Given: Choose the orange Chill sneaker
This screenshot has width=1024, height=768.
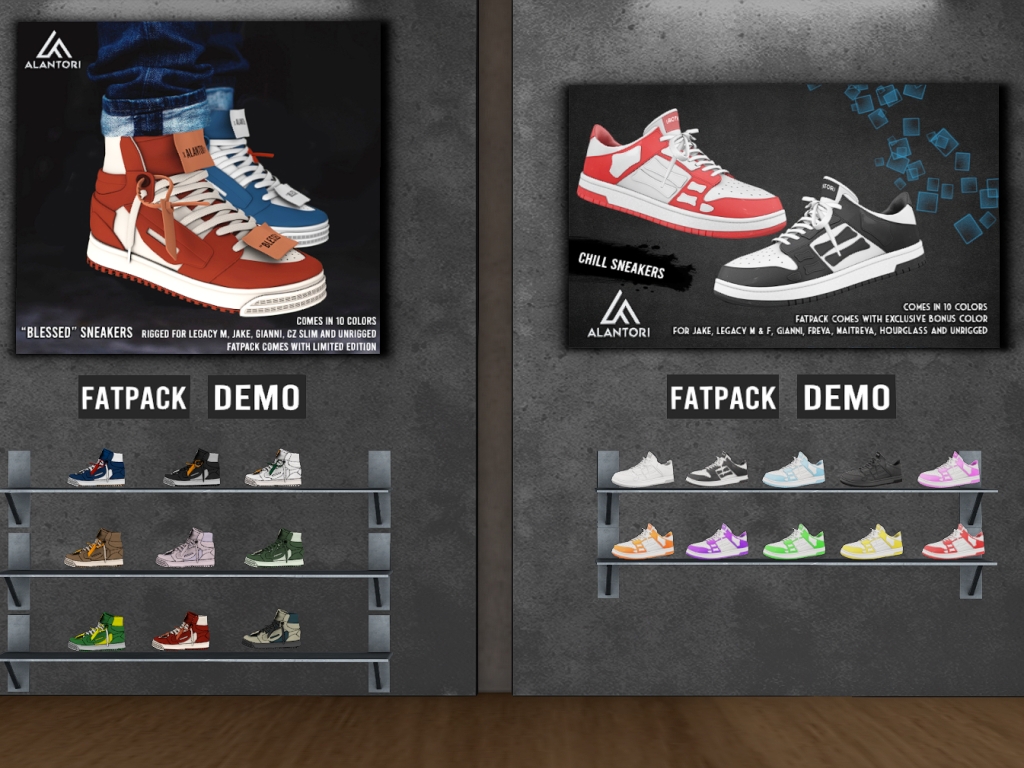Looking at the screenshot, I should click(643, 542).
